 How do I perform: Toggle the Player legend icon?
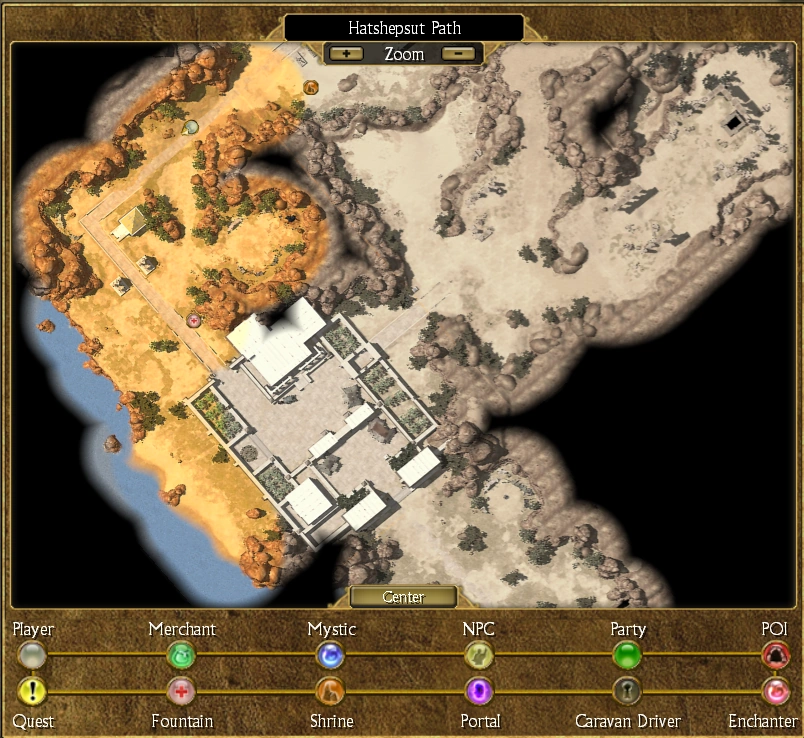coord(33,655)
